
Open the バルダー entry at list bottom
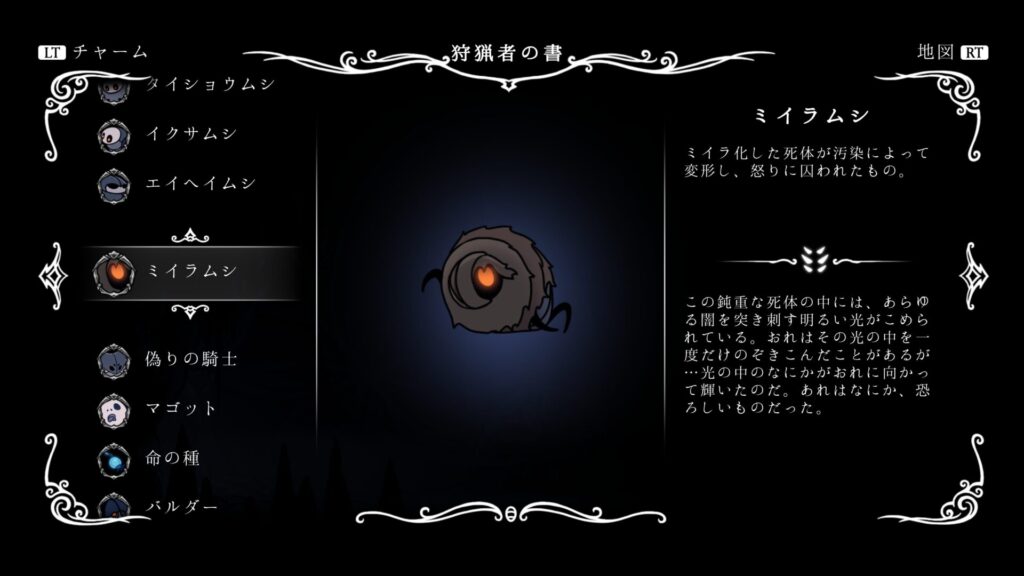coord(180,505)
